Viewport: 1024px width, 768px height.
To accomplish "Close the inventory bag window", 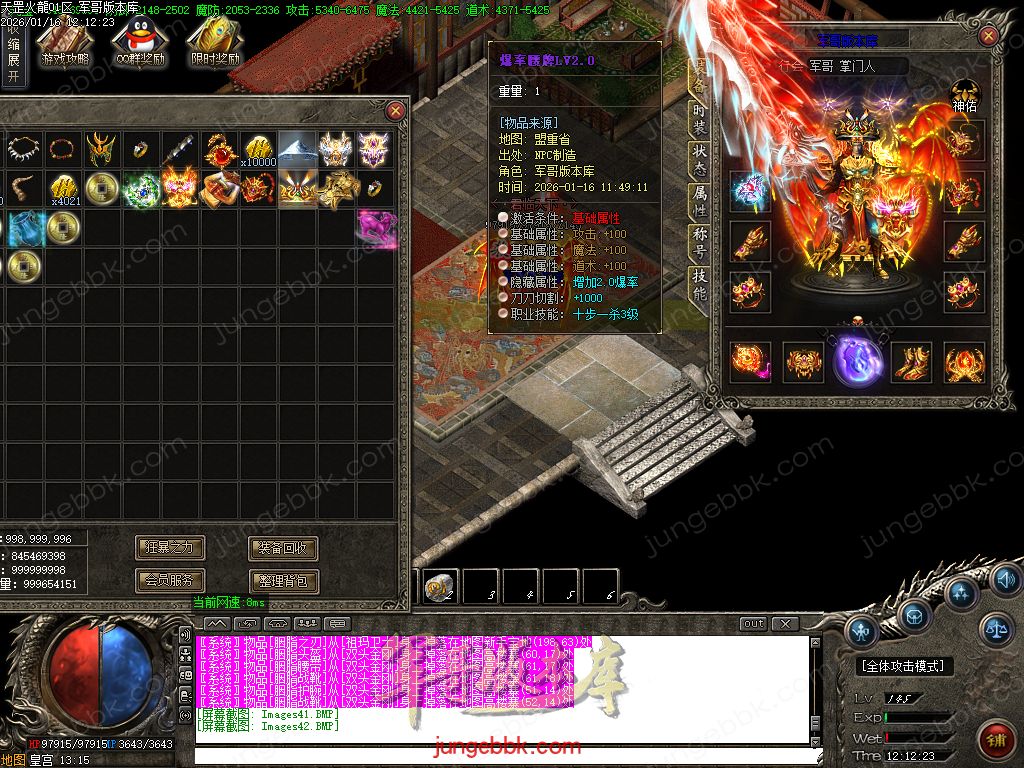I will pyautogui.click(x=396, y=110).
